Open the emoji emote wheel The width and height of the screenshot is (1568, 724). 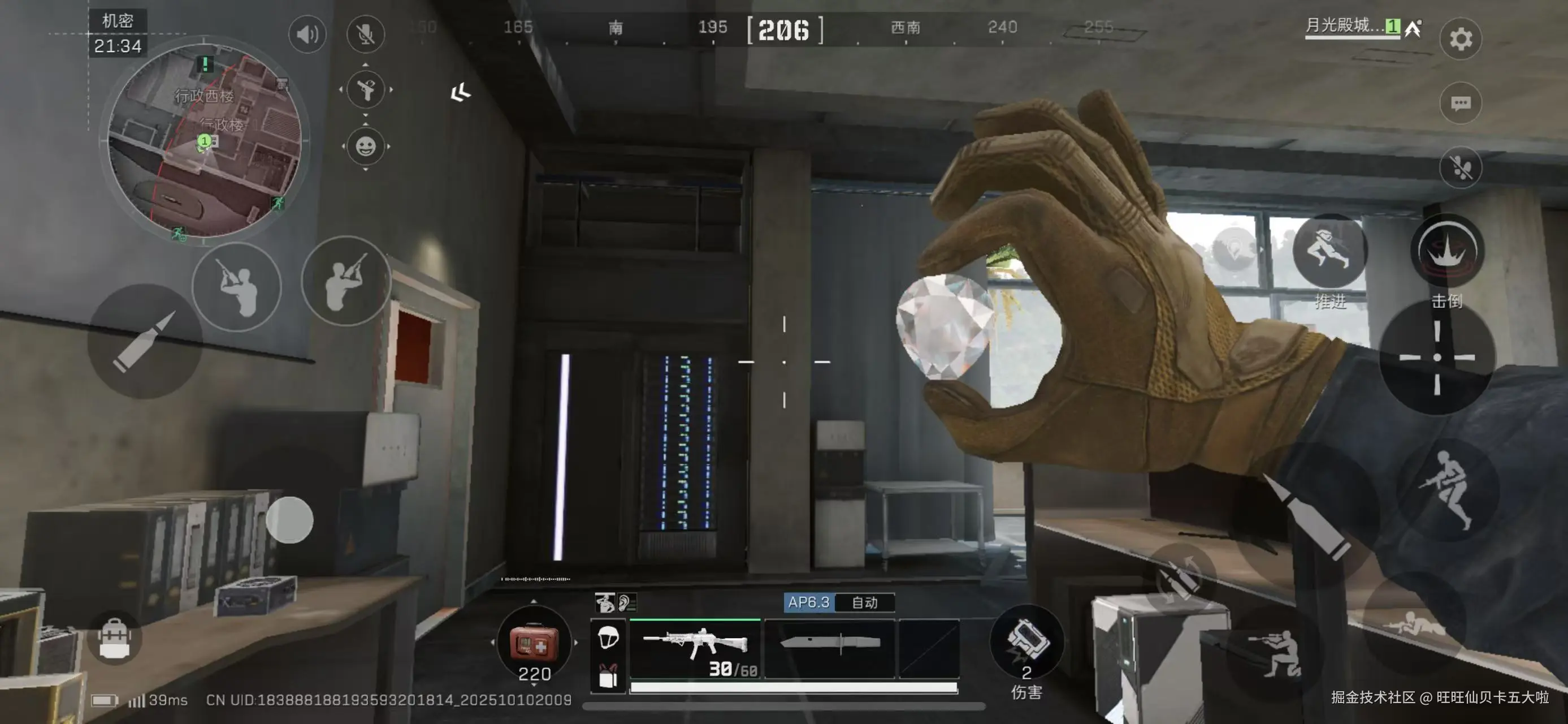tap(365, 146)
